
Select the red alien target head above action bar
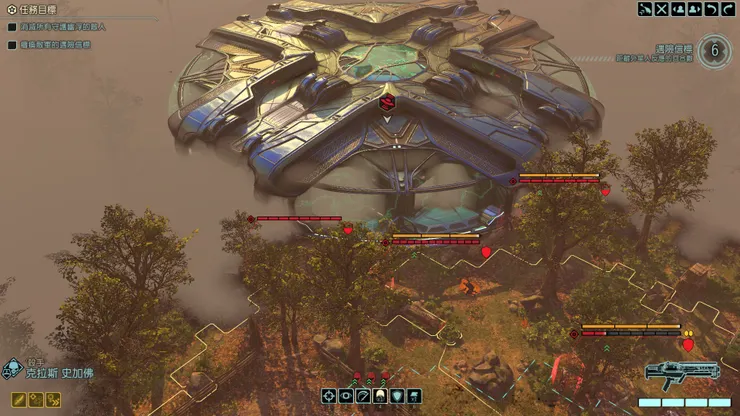pyautogui.click(x=357, y=378)
